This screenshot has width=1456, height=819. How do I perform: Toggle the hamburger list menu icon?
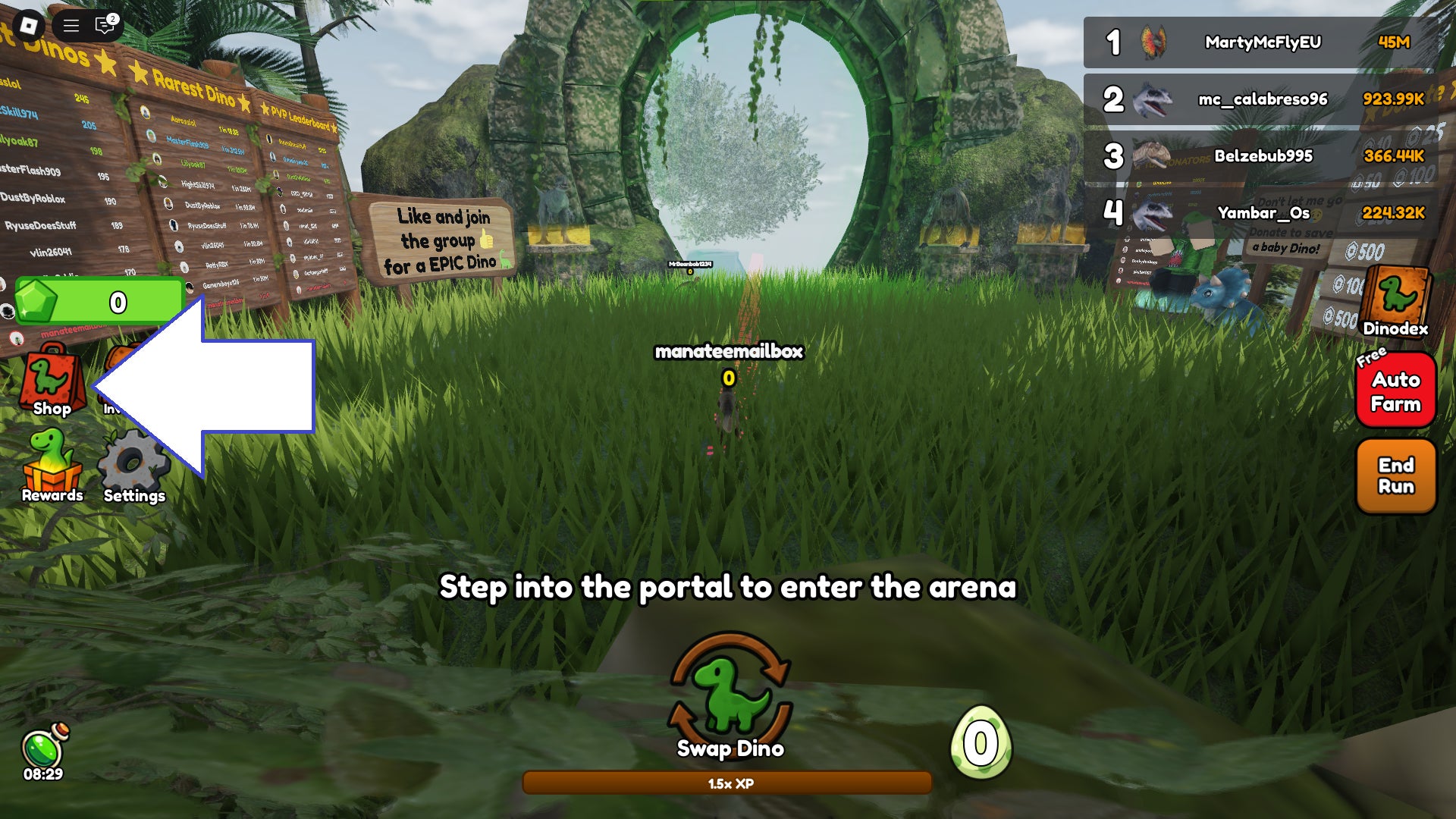coord(71,26)
